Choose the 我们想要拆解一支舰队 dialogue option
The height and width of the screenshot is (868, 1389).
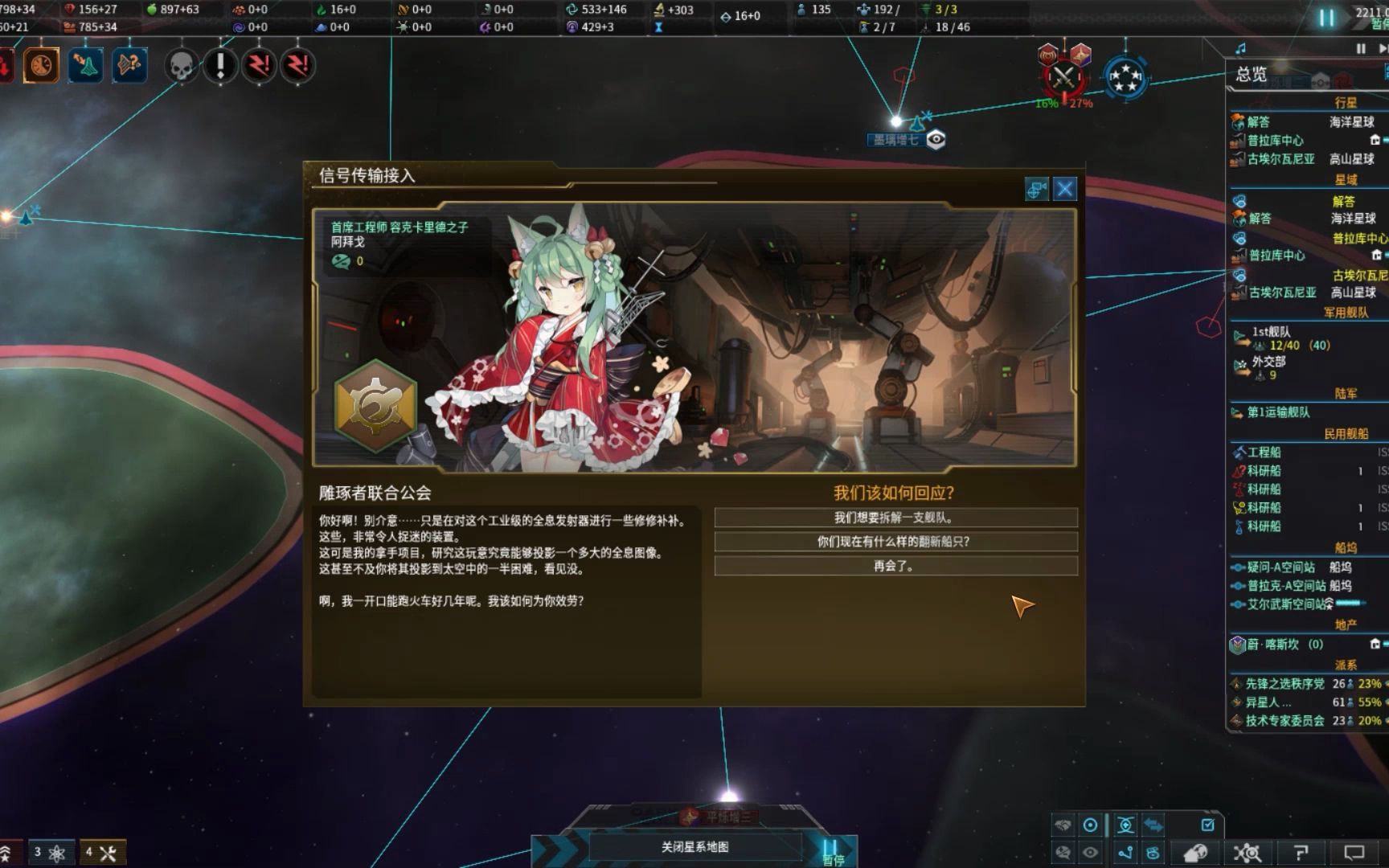[x=895, y=518]
